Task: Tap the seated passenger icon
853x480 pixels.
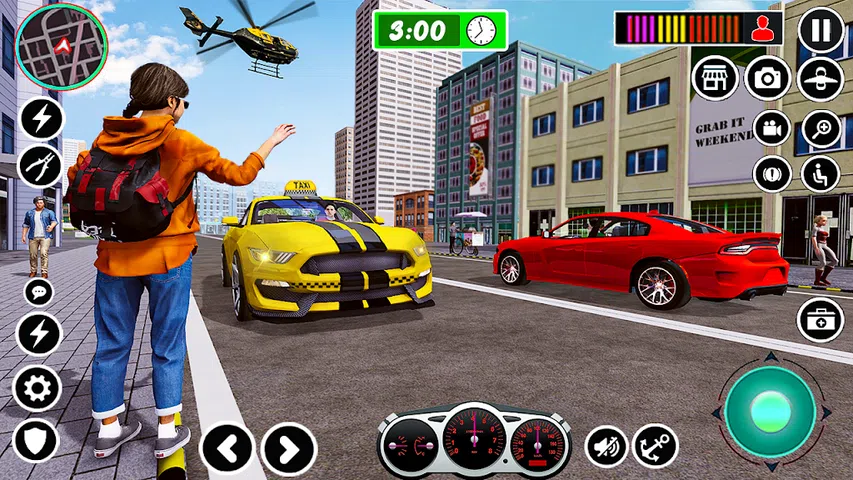Action: point(821,174)
